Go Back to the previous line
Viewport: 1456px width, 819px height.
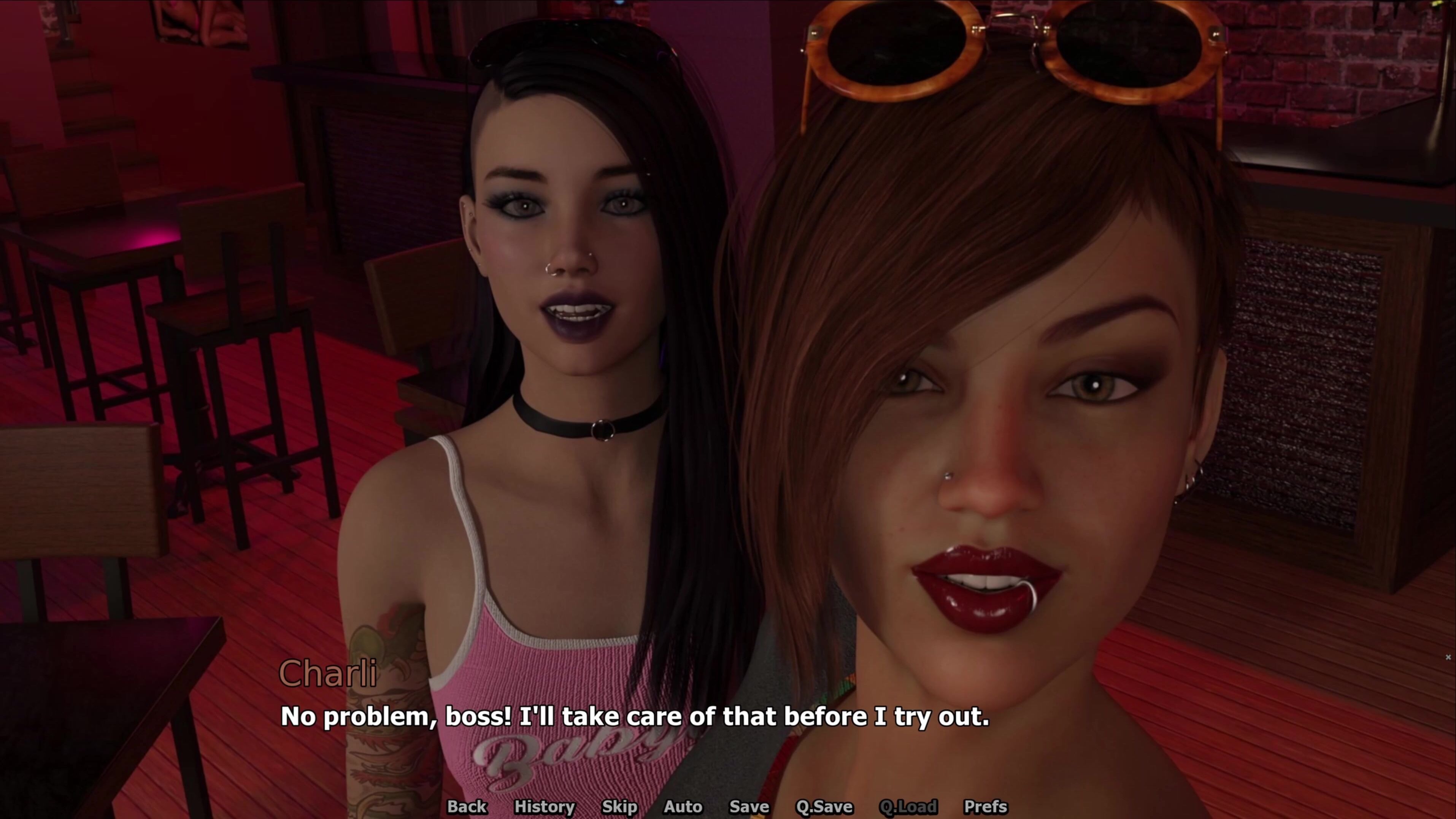click(466, 806)
